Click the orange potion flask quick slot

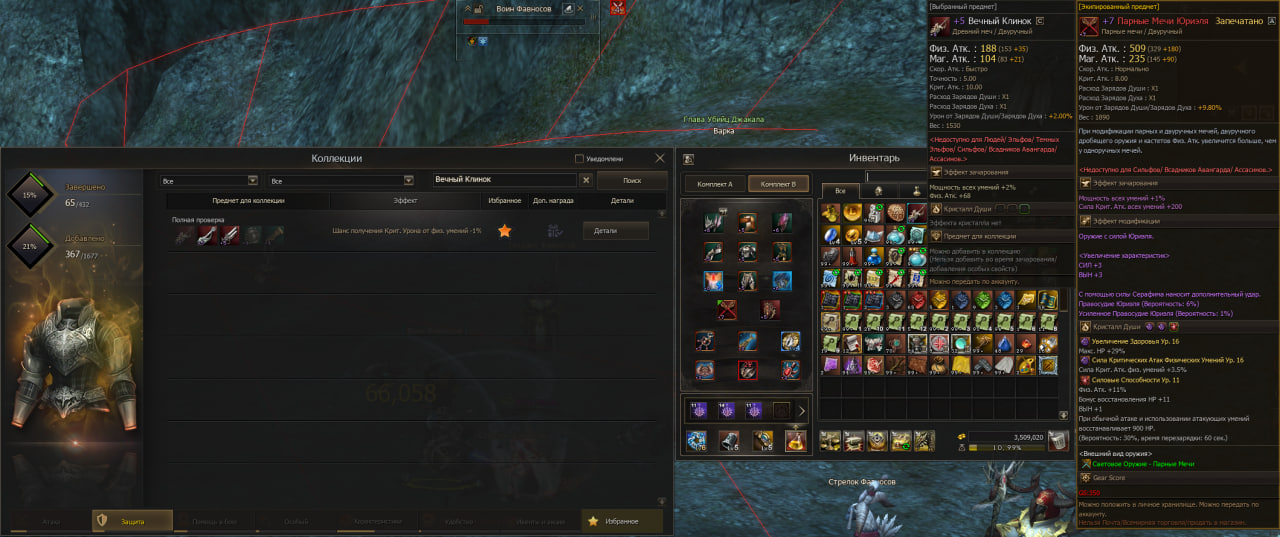796,441
